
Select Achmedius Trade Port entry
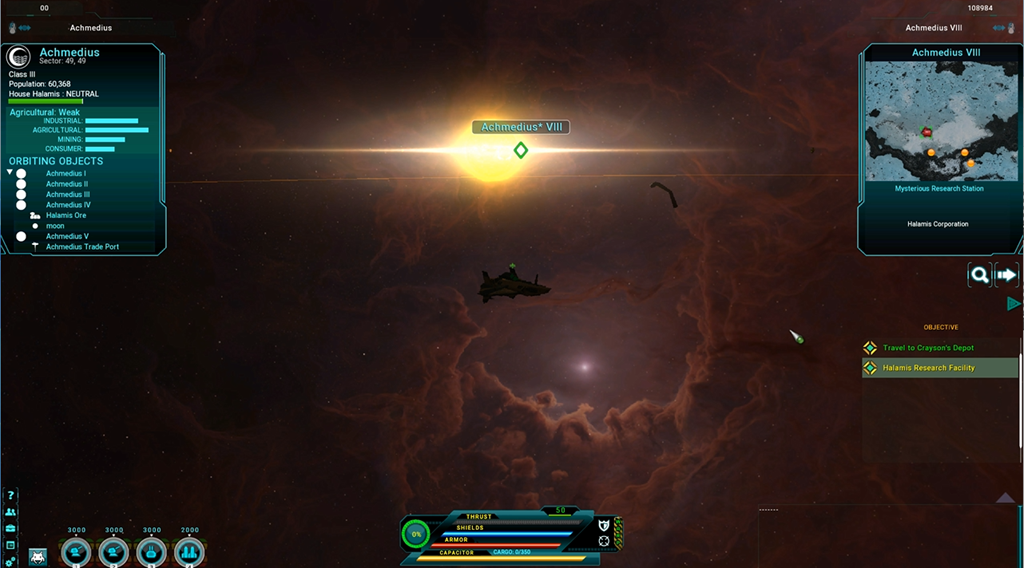(x=82, y=247)
